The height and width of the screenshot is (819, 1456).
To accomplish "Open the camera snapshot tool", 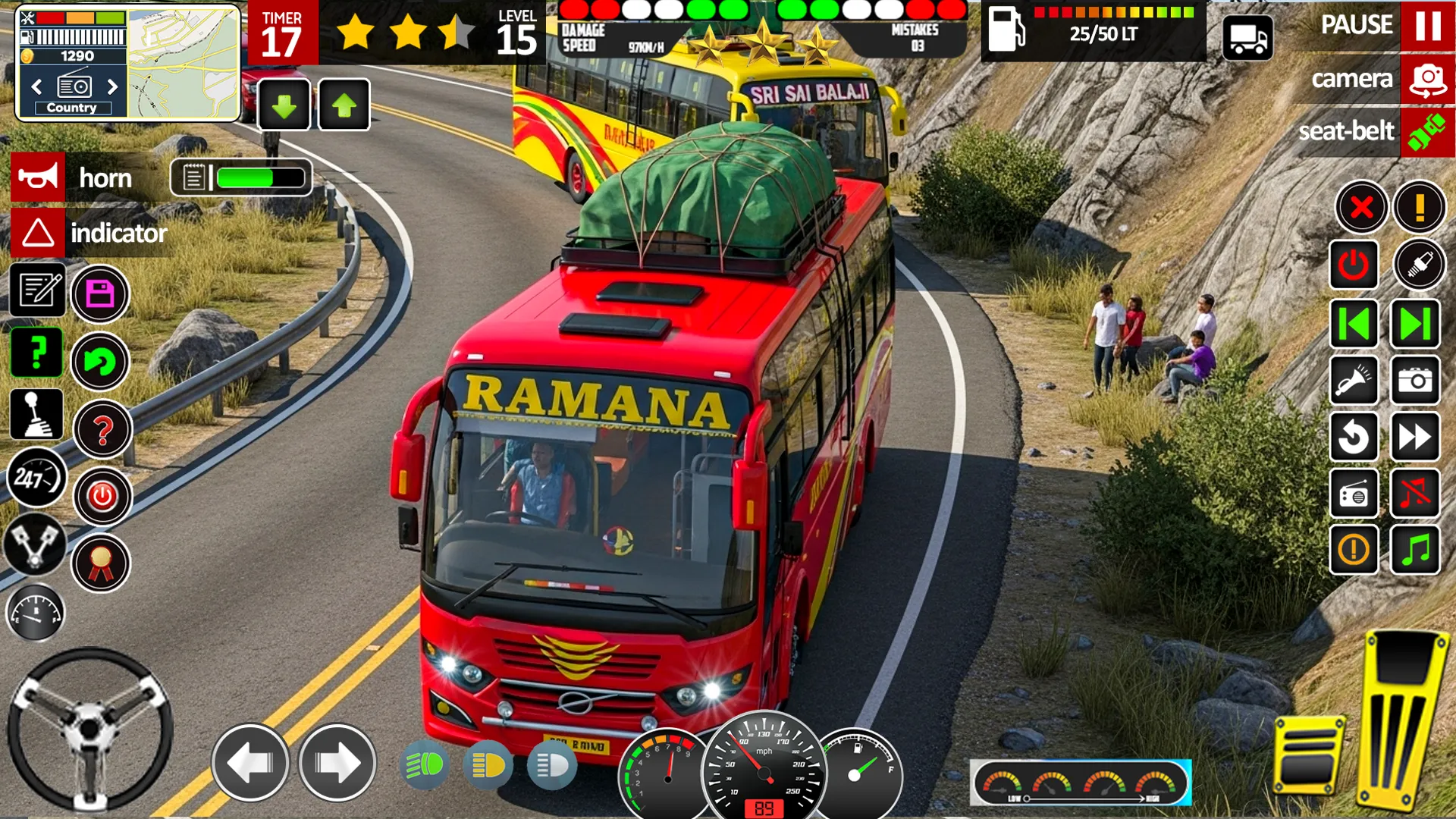I will coord(1417,381).
